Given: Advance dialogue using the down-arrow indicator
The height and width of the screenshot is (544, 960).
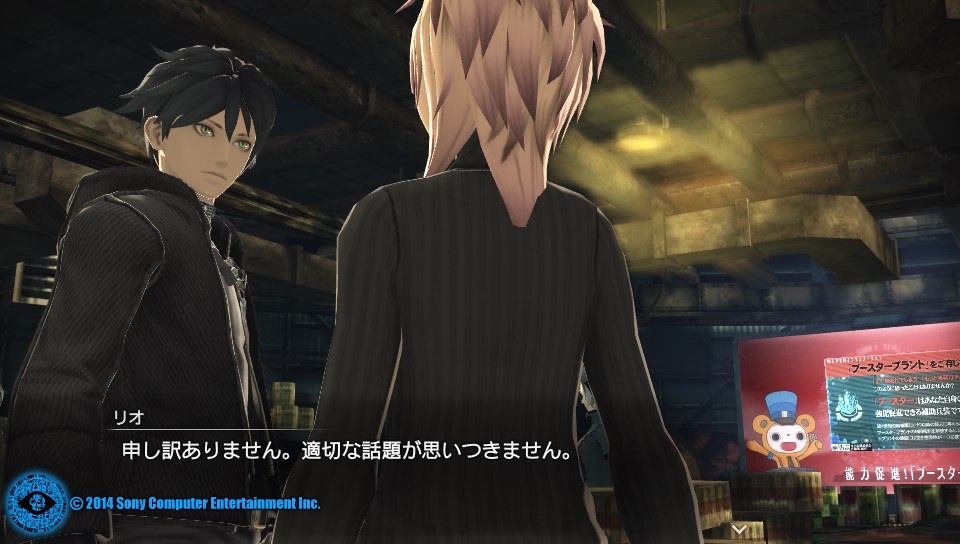Looking at the screenshot, I should 739,528.
